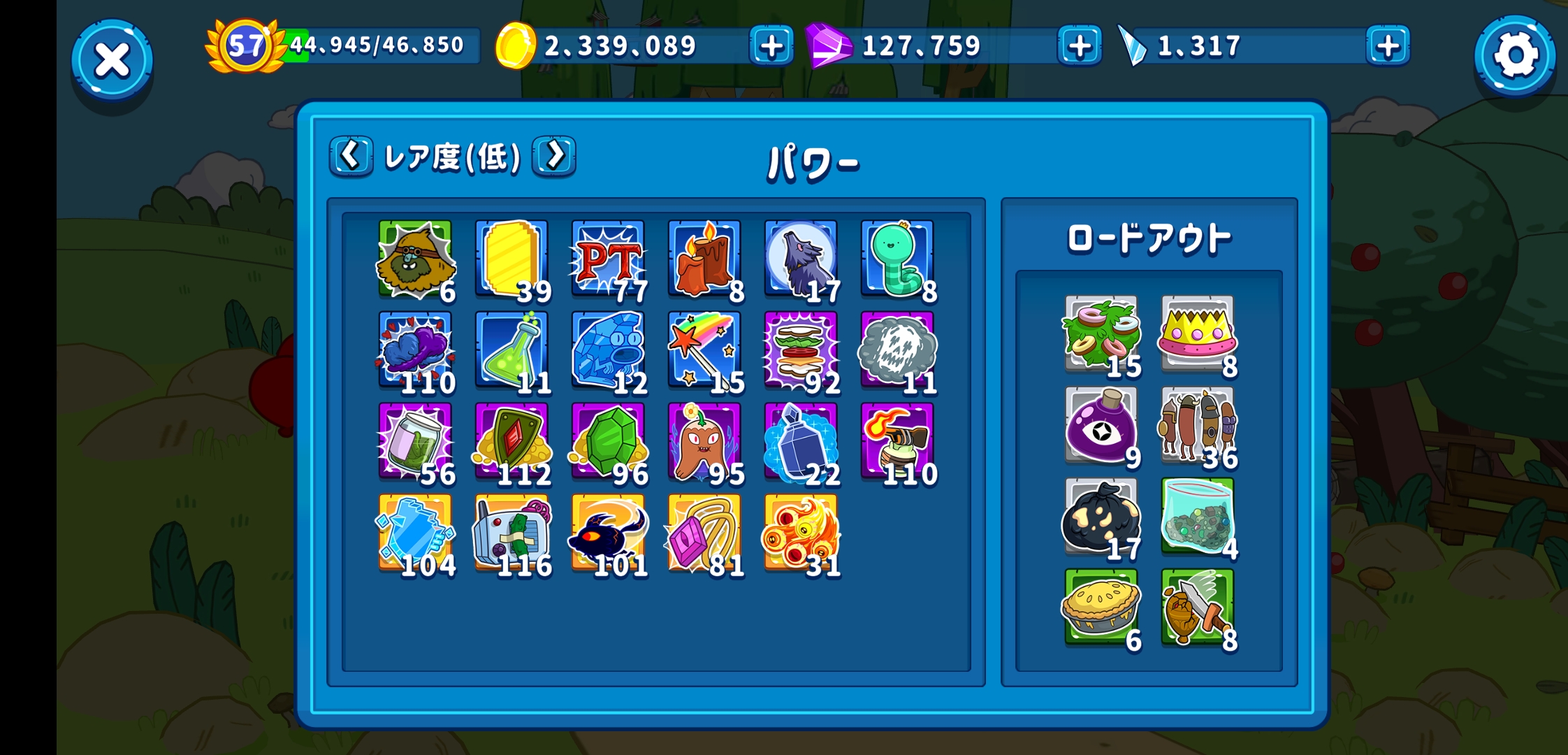Screen dimensions: 1568x755
Task: Select the eye potion in the loadout
Action: click(x=1101, y=426)
